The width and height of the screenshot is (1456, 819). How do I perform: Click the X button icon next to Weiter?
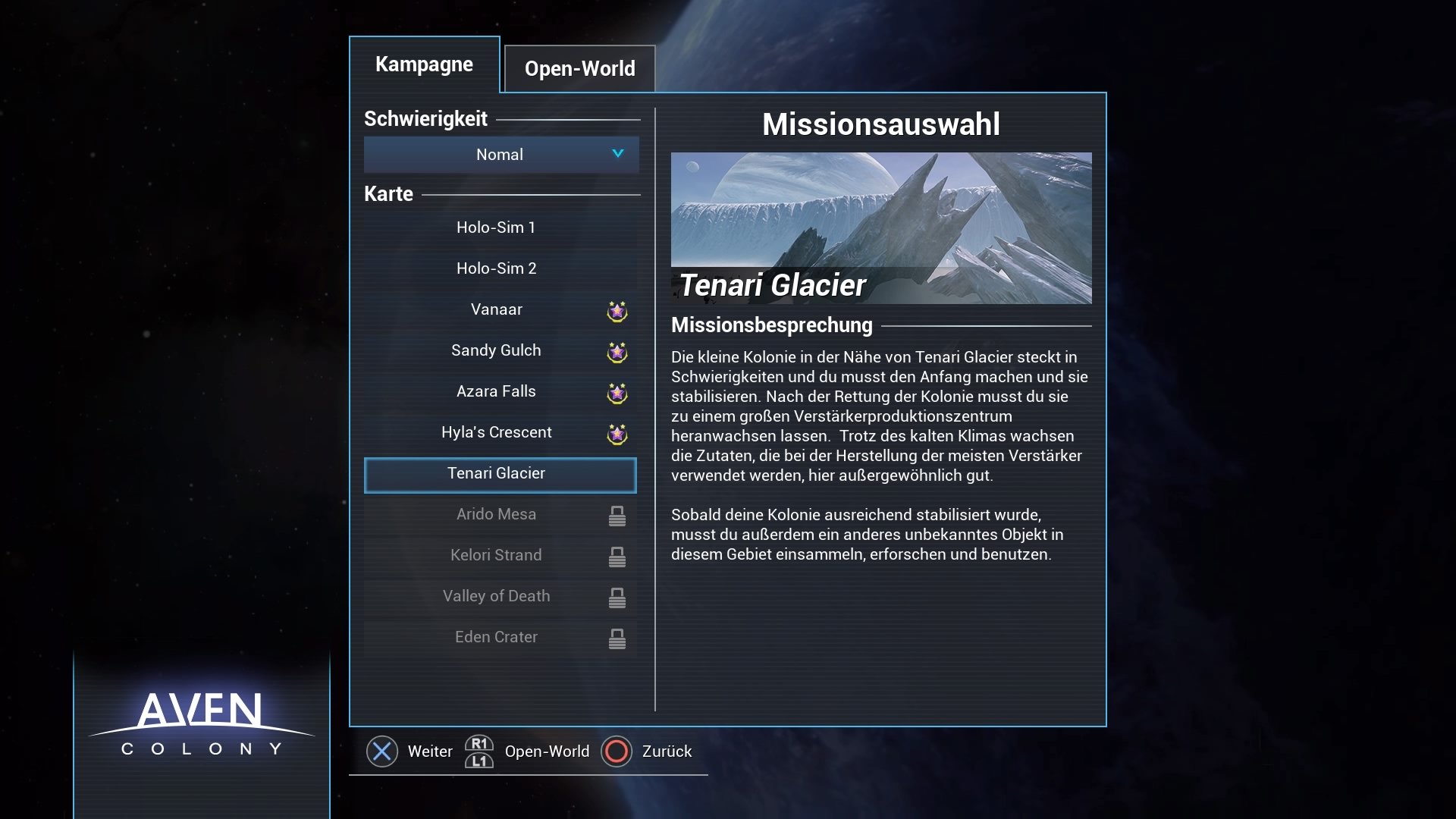point(382,752)
